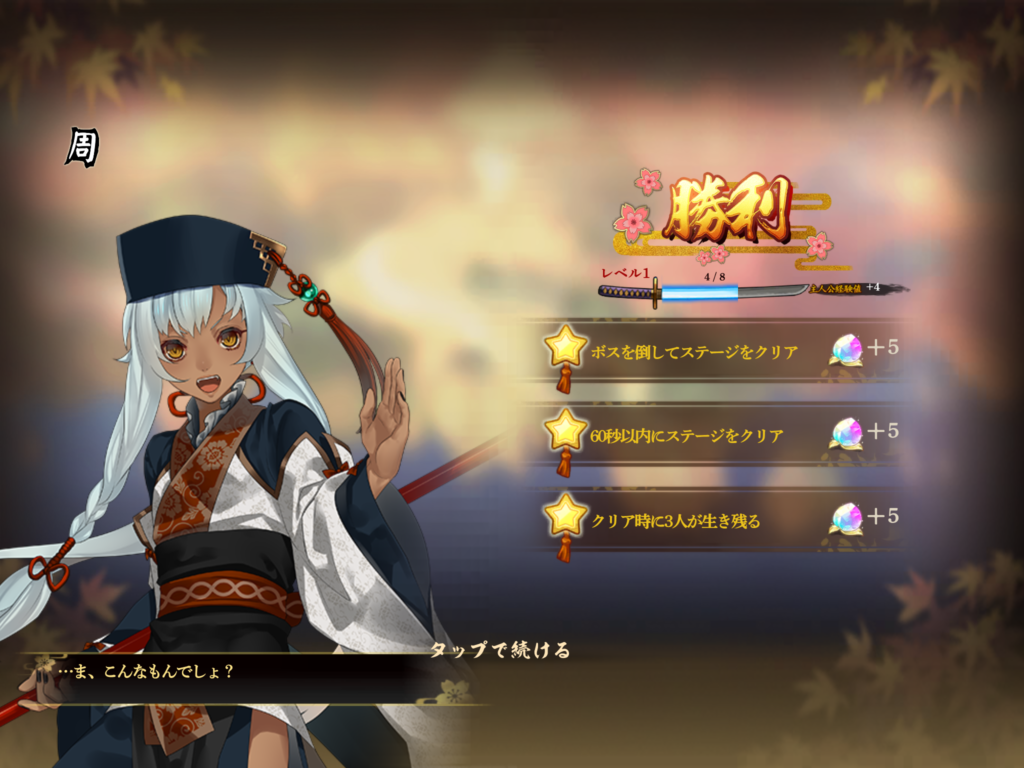The width and height of the screenshot is (1024, 768).
Task: Tap the タップで続ける continue prompt
Action: tap(500, 650)
